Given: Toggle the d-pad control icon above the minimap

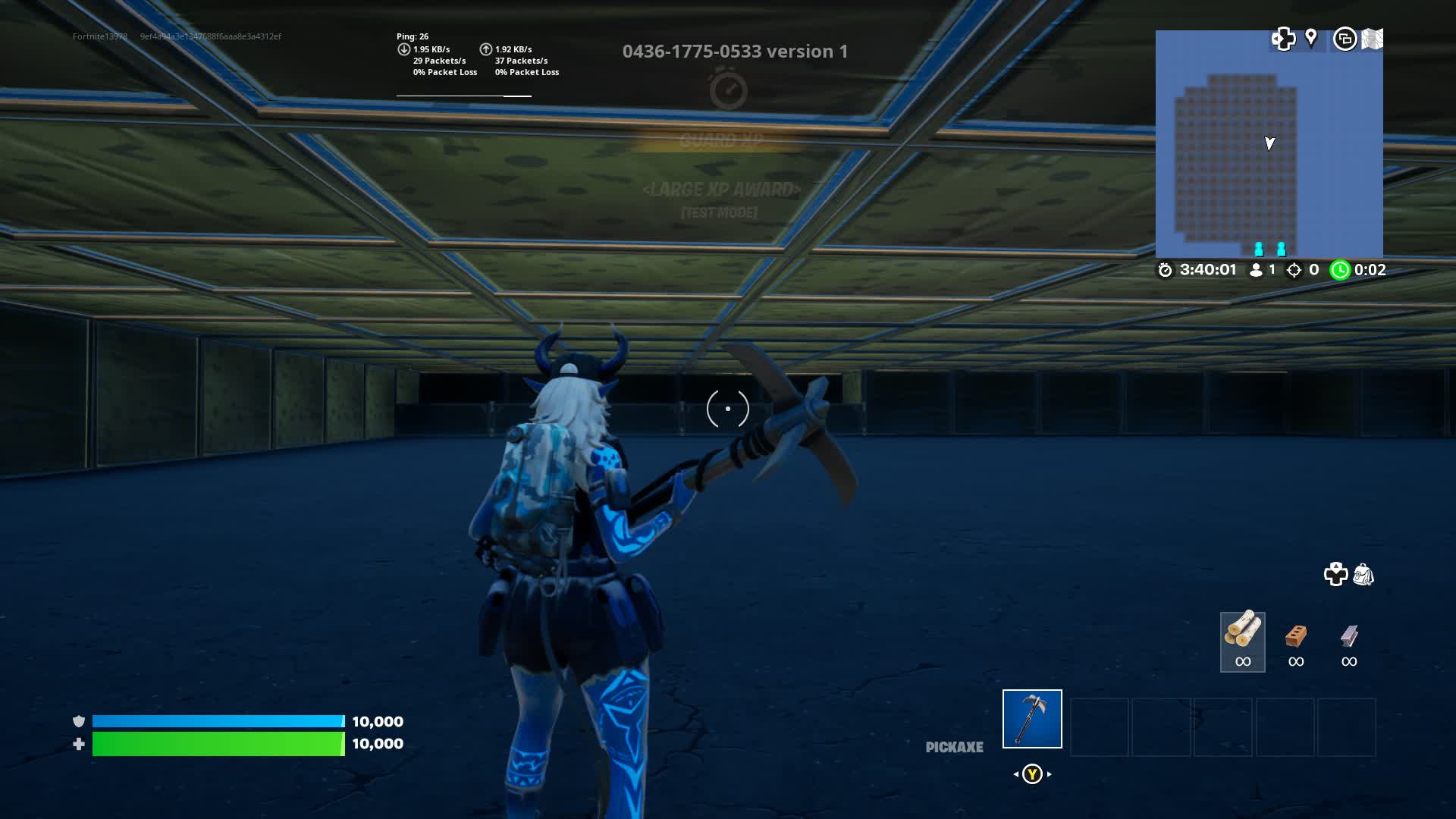Looking at the screenshot, I should 1283,38.
